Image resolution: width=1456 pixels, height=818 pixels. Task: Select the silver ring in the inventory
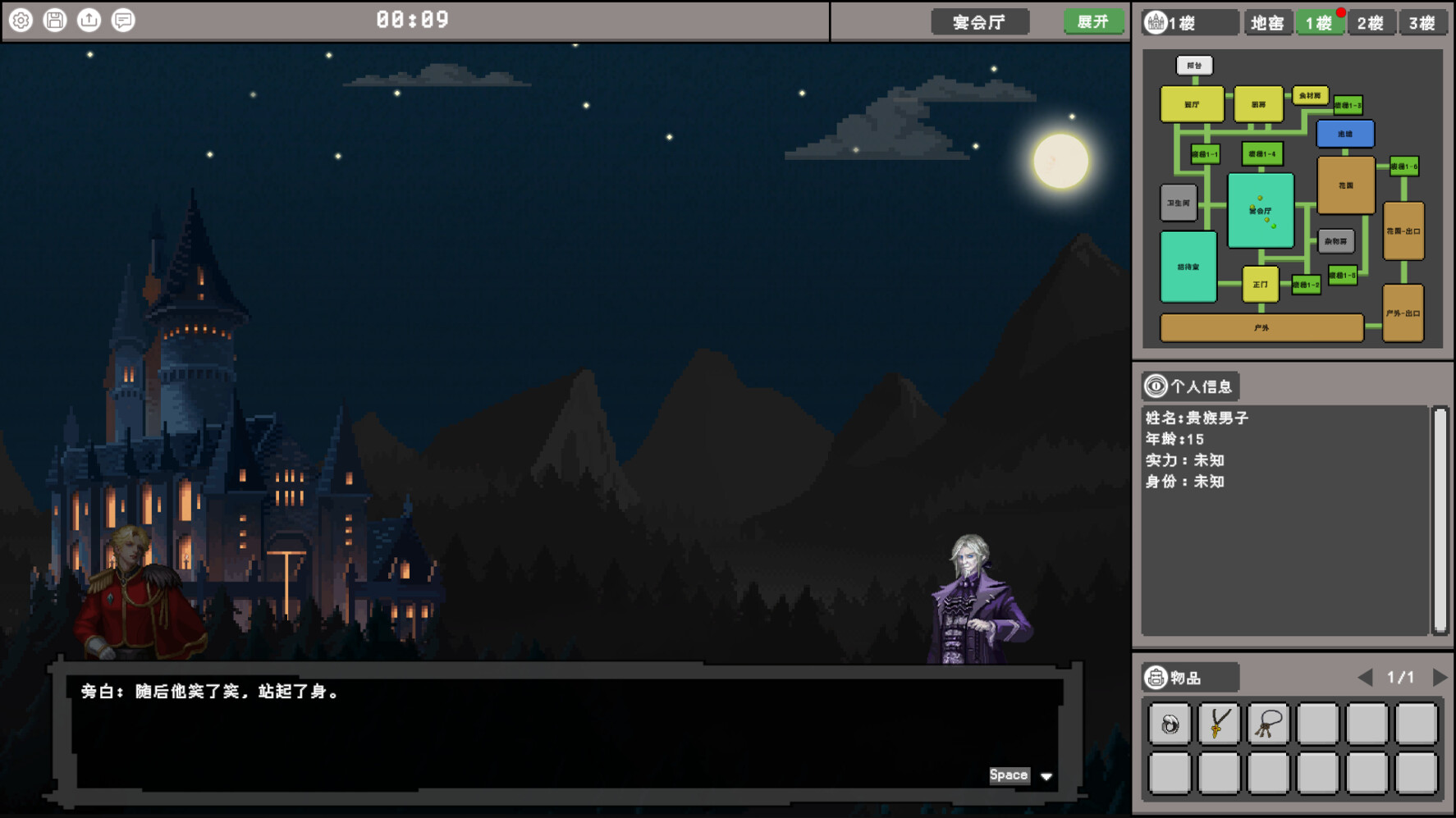(x=1169, y=724)
